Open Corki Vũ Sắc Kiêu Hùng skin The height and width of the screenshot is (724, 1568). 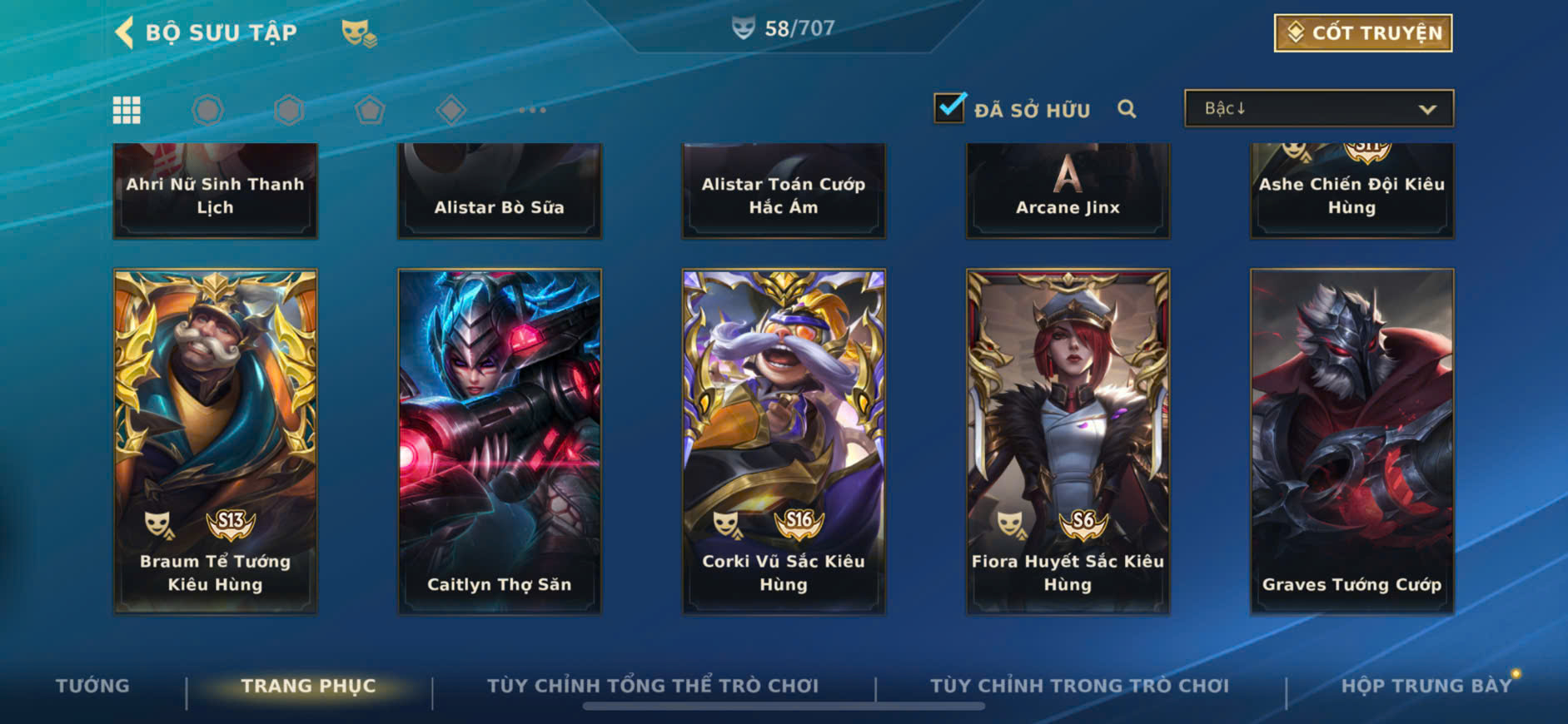[x=784, y=441]
